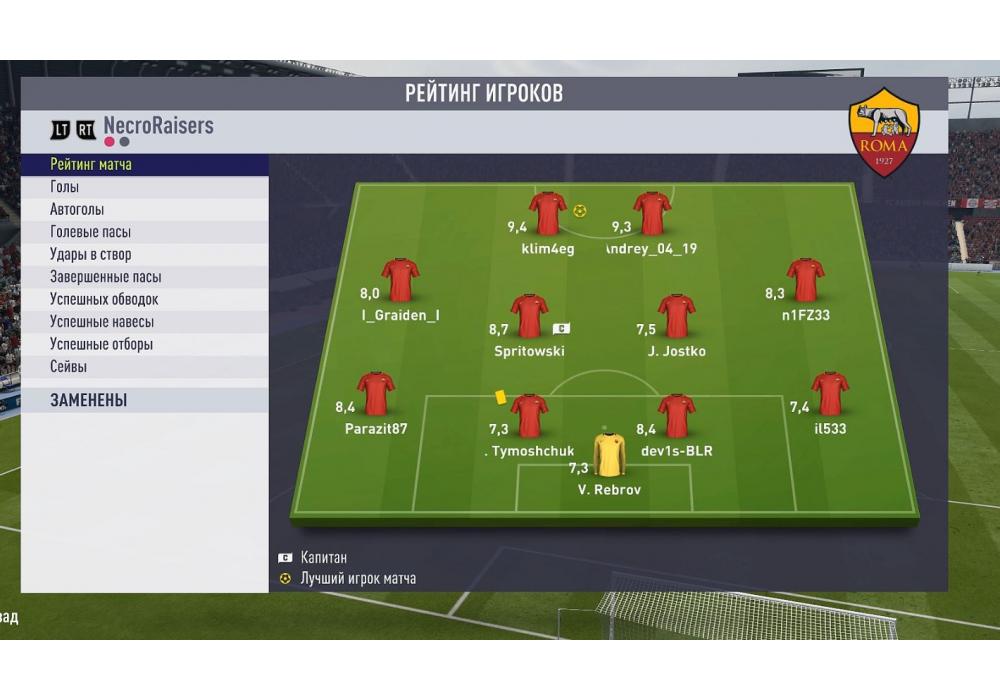Choose midfielder J. Jostko
This screenshot has height=700, width=1000.
coord(676,316)
